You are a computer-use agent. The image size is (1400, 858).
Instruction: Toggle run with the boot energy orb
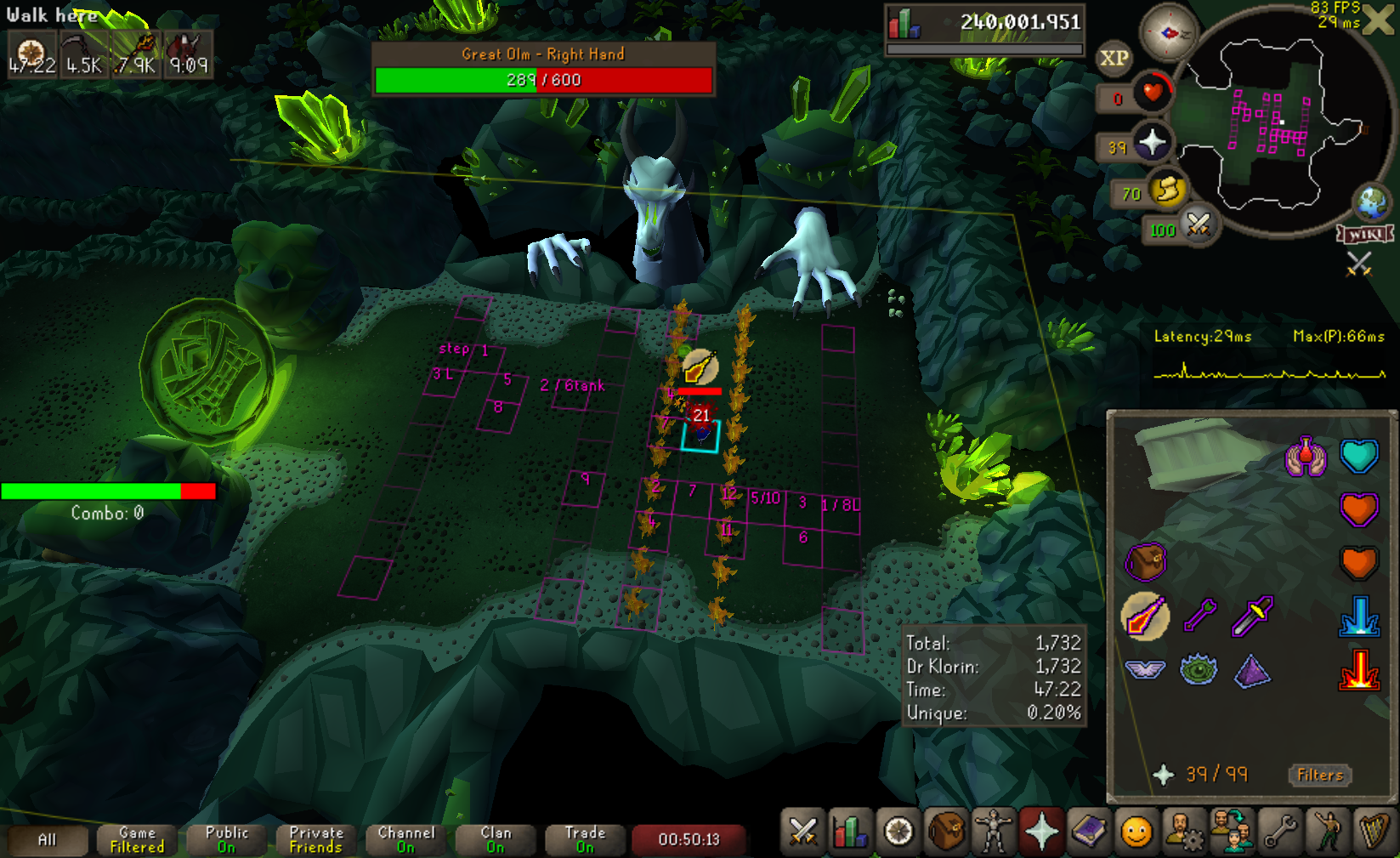(1167, 190)
